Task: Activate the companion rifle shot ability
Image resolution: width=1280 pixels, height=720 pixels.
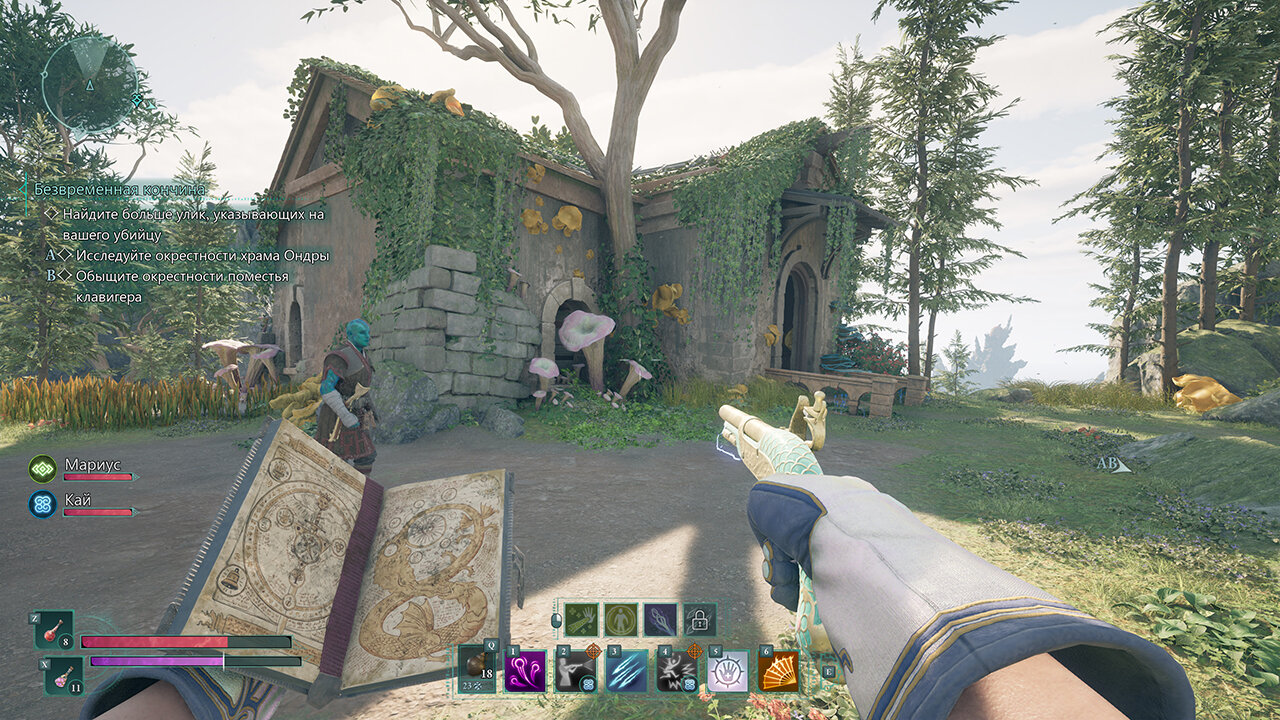Action: coord(576,671)
